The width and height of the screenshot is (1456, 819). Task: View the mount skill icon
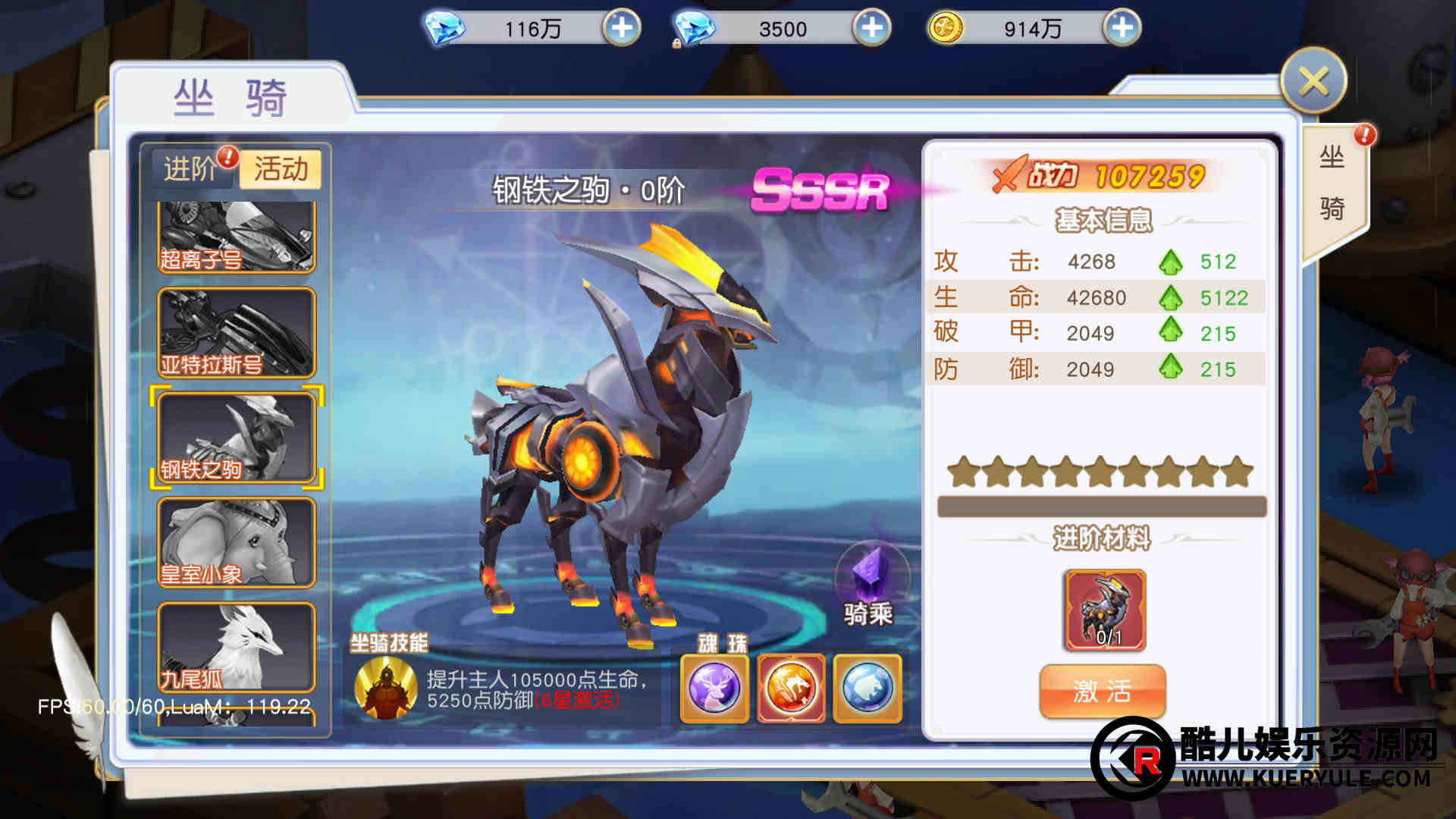(386, 688)
